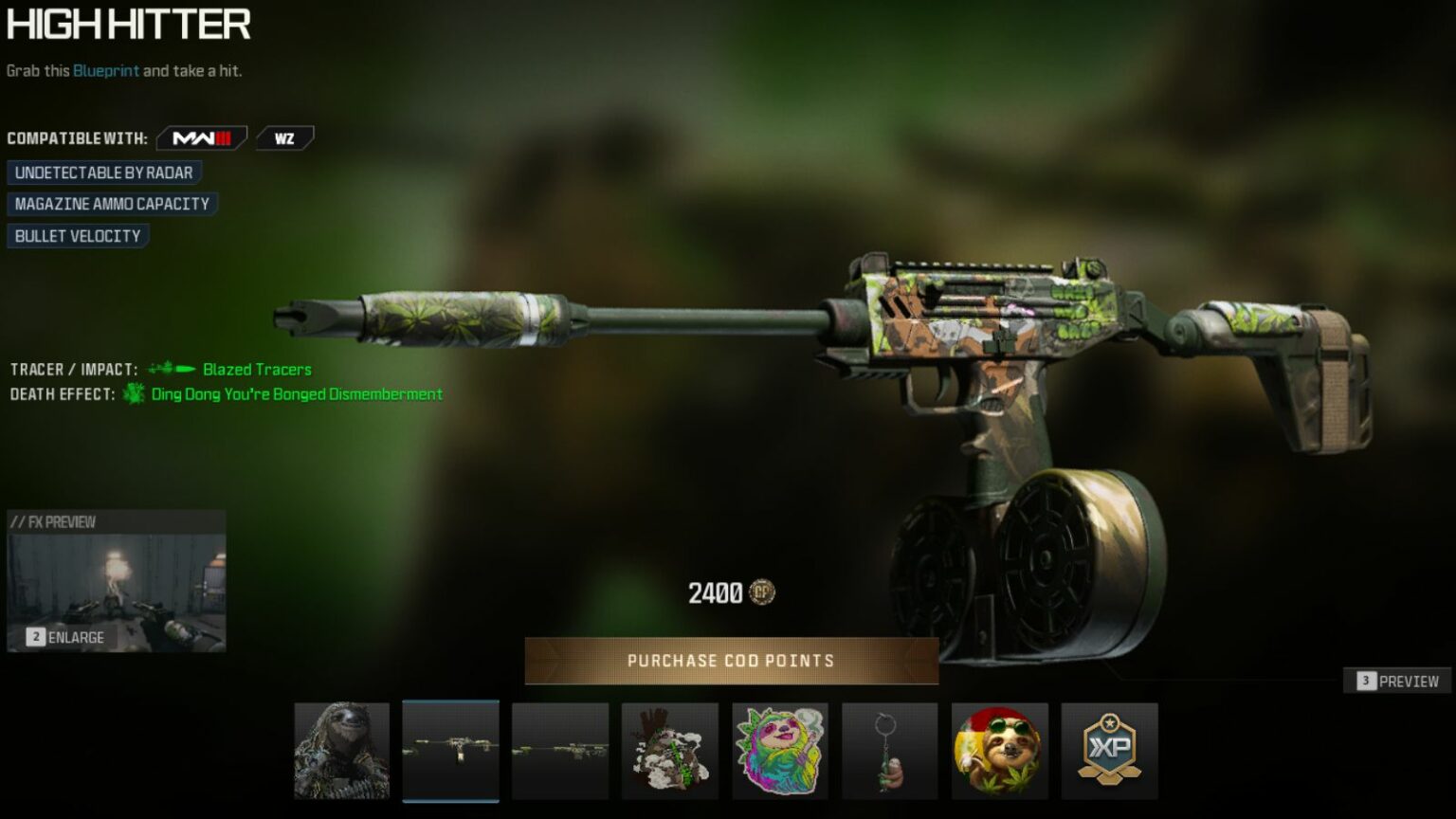Toggle the MWIII compatibility badge
Image resolution: width=1456 pixels, height=819 pixels.
pos(202,136)
